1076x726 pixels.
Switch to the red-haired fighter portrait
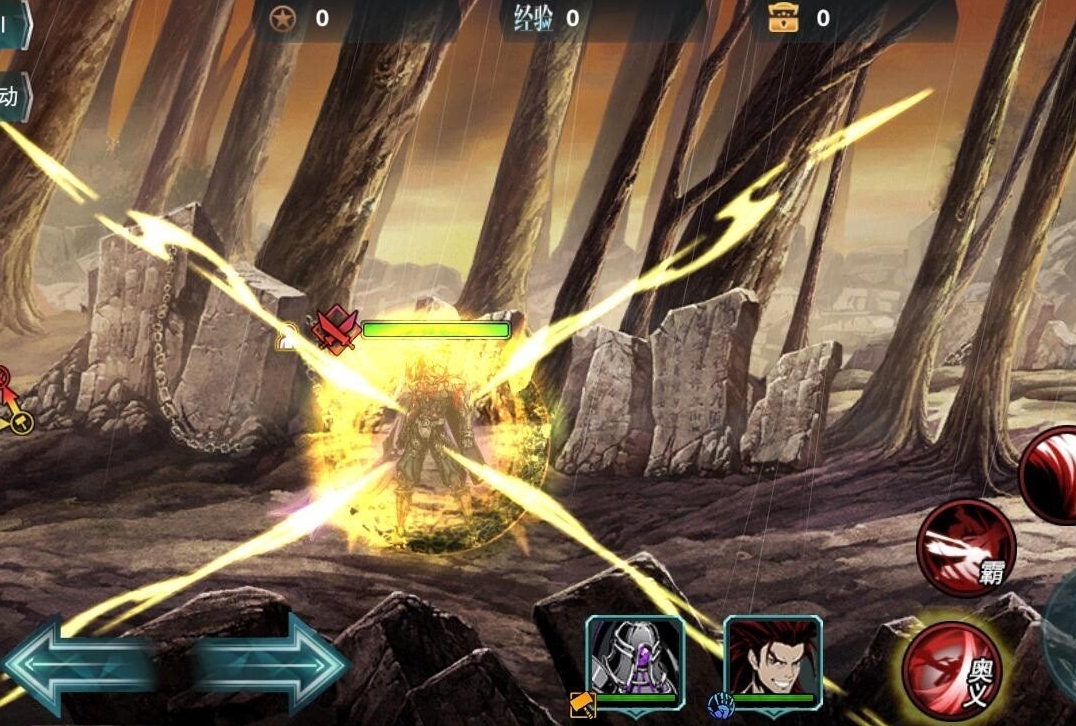click(772, 655)
